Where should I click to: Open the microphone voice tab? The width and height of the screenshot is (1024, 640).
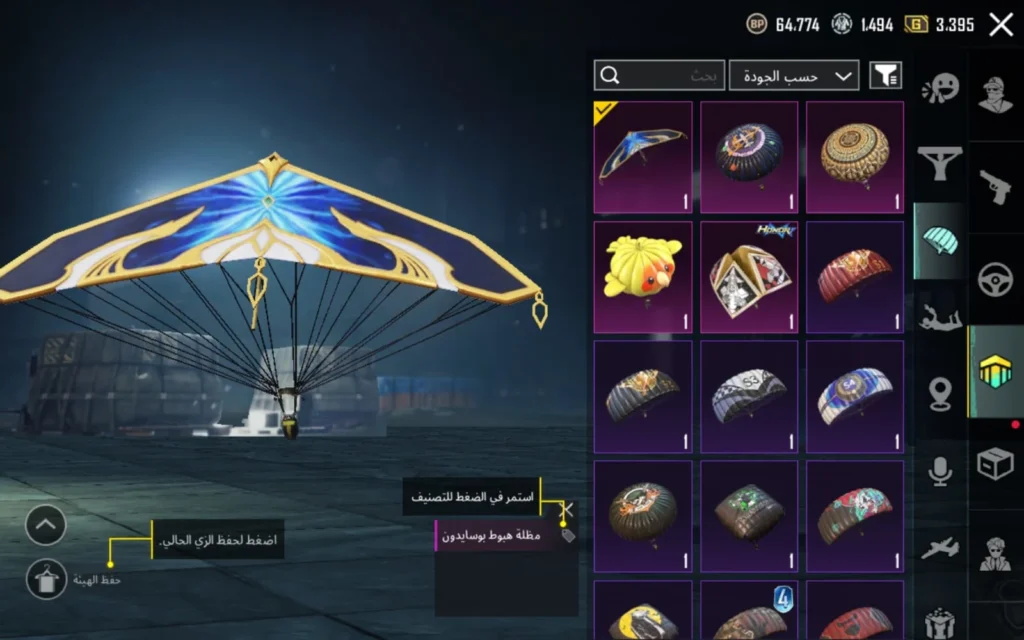pos(940,471)
